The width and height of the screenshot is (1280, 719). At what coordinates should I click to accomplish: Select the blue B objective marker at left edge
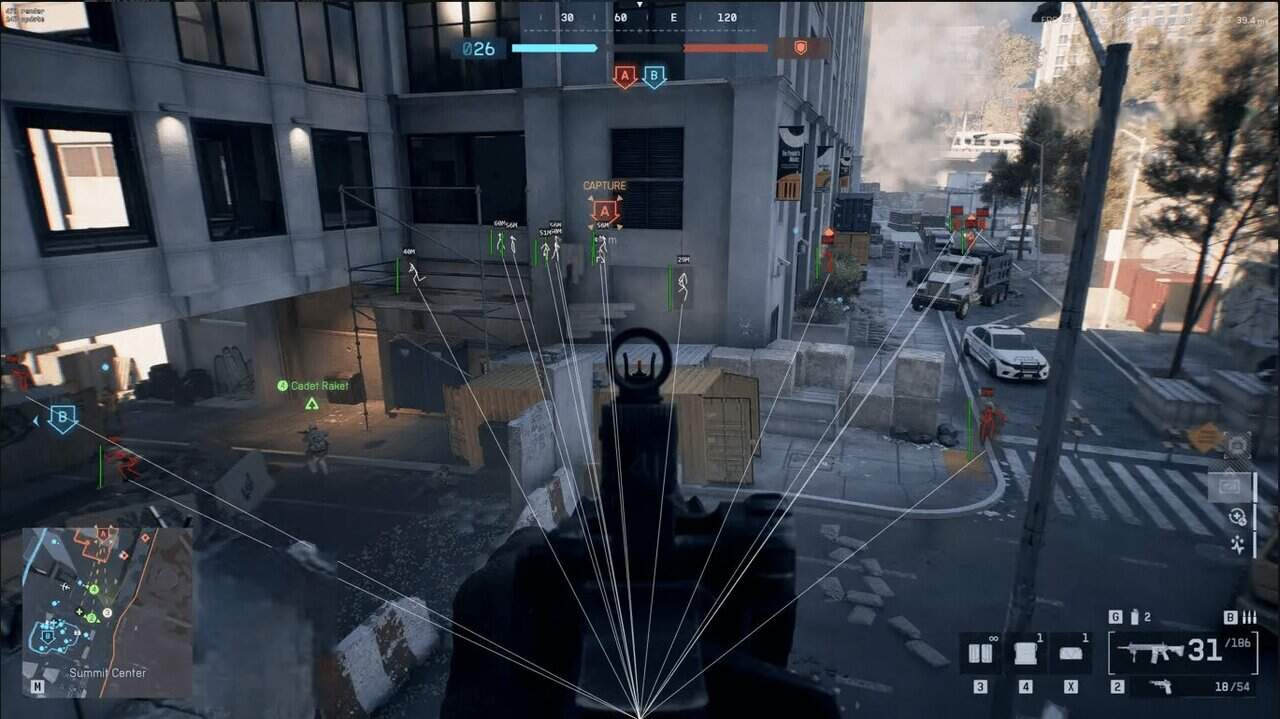(62, 418)
